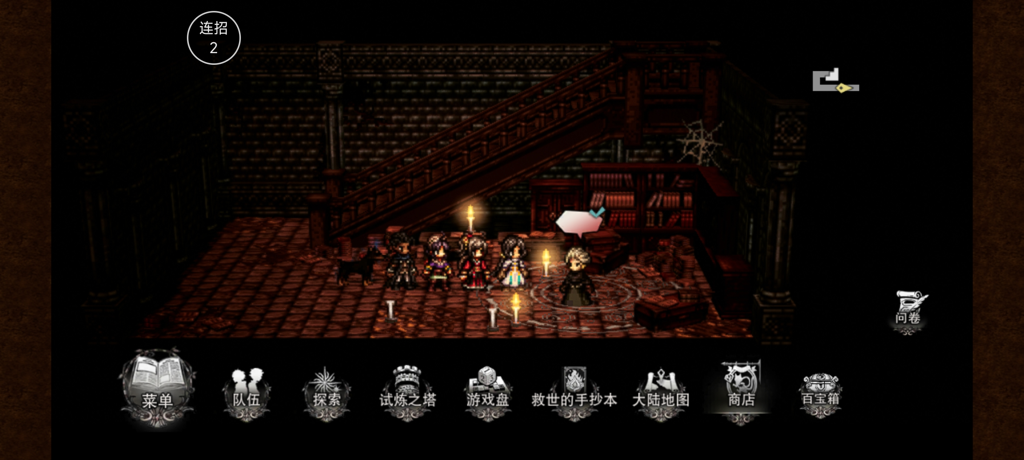
Task: Show the 大陆地图 continent map
Action: coord(660,392)
